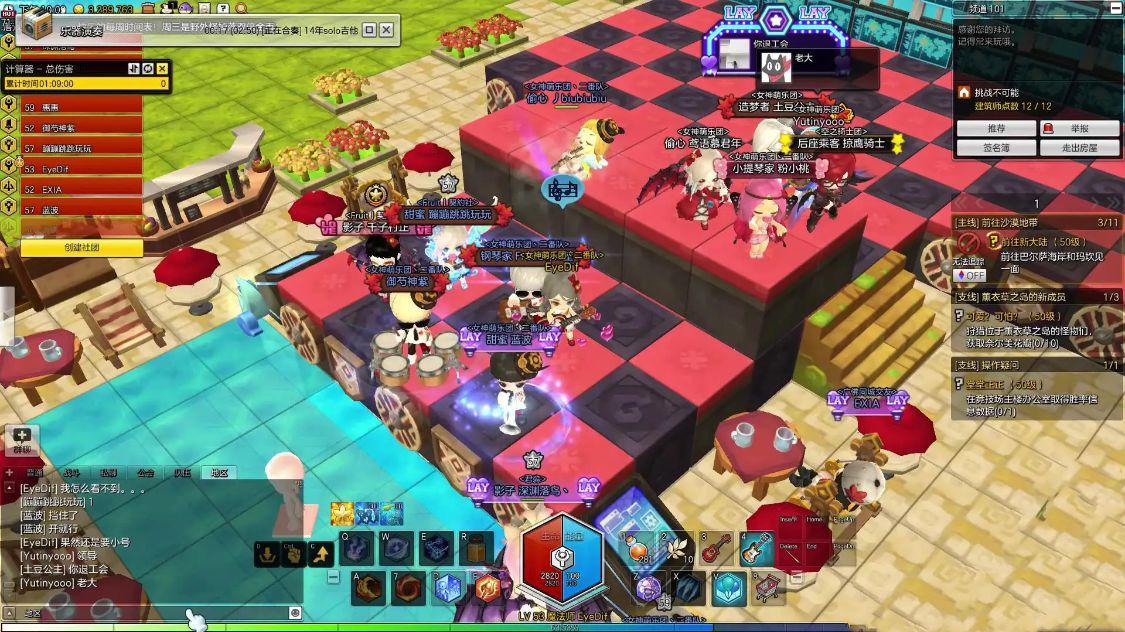Screen dimensions: 1125x632
Task: Close the 乐器演奏 instrument performance bar
Action: click(x=386, y=30)
